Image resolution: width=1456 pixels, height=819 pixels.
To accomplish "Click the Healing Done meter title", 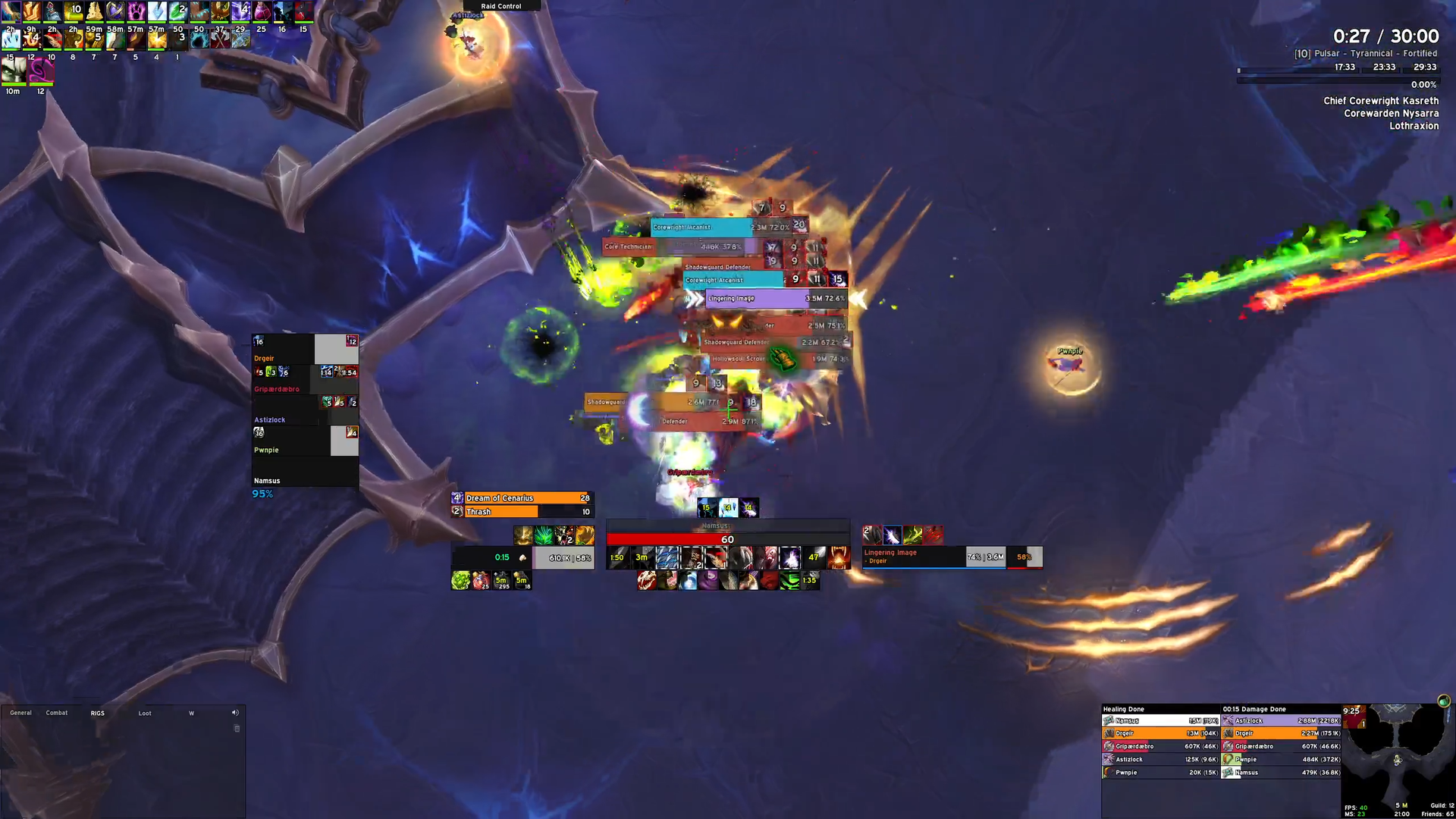I will click(x=1123, y=709).
